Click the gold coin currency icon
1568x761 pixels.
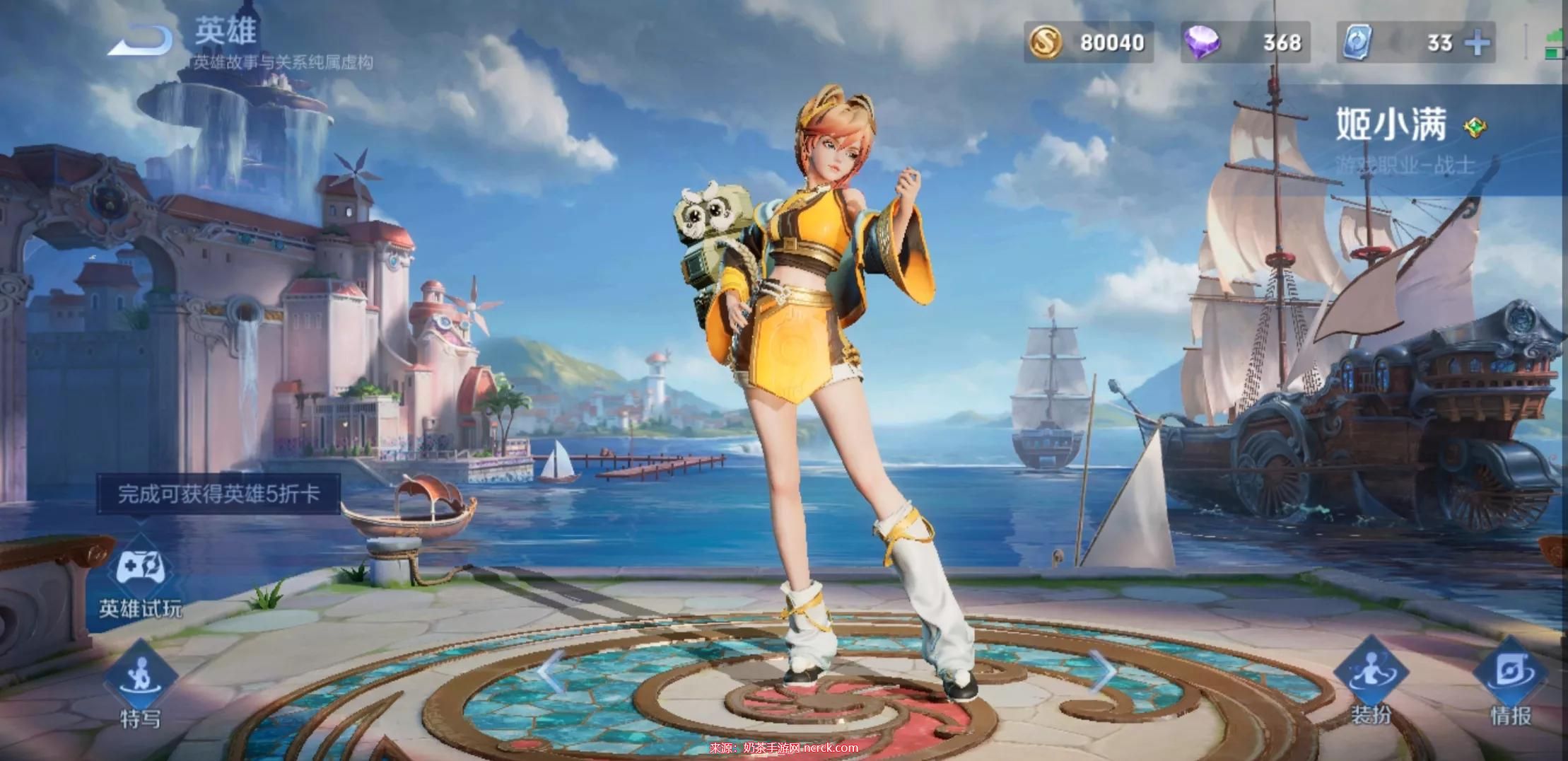(x=1045, y=43)
